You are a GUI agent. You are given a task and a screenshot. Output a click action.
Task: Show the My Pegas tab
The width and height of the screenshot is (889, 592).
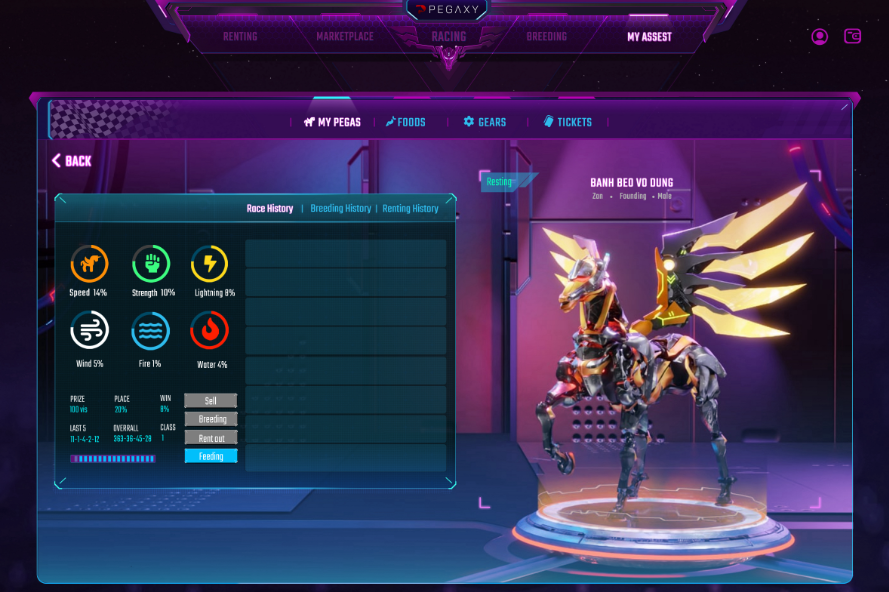pyautogui.click(x=332, y=122)
